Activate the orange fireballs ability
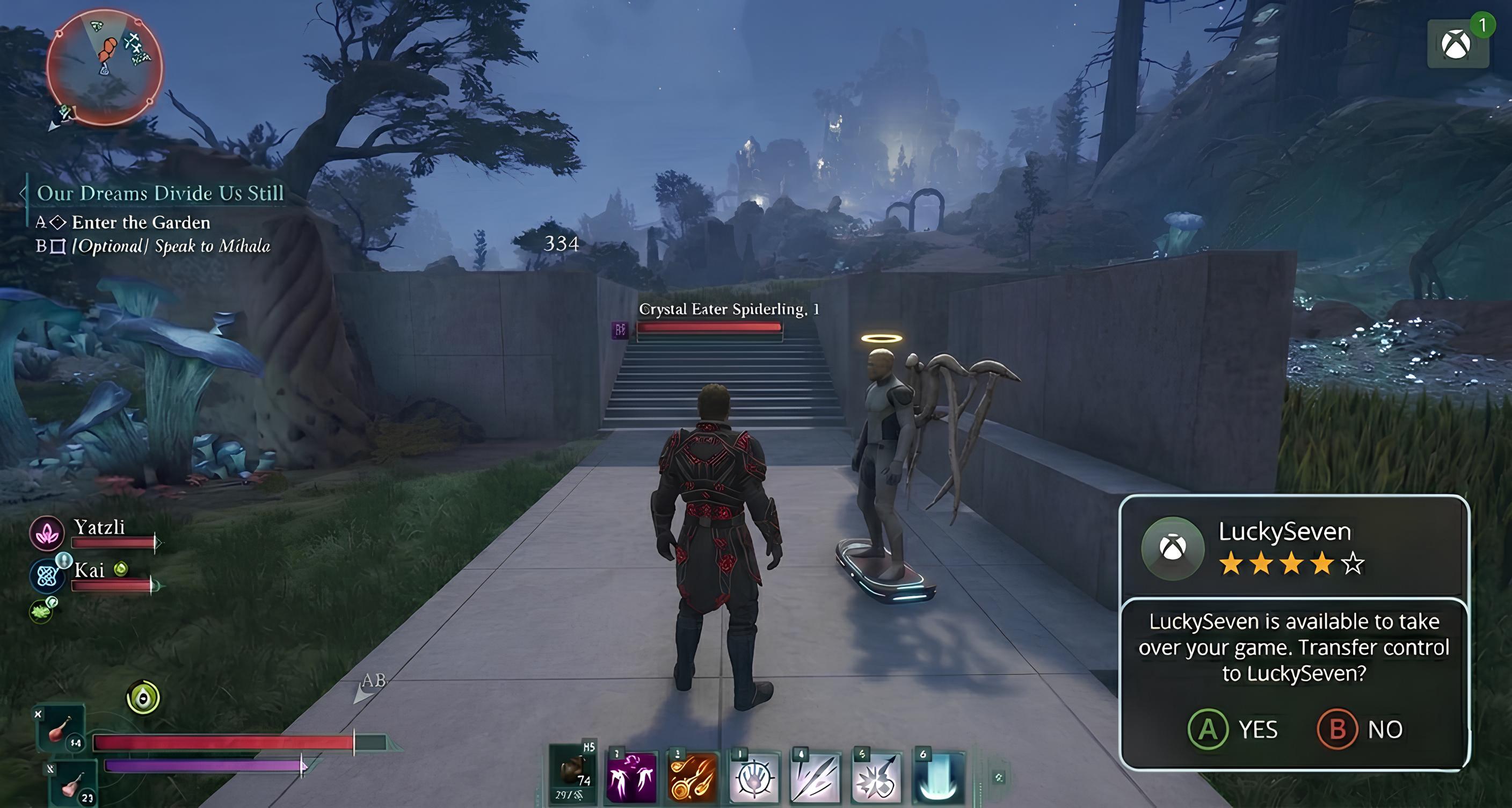1512x808 pixels. click(x=693, y=777)
